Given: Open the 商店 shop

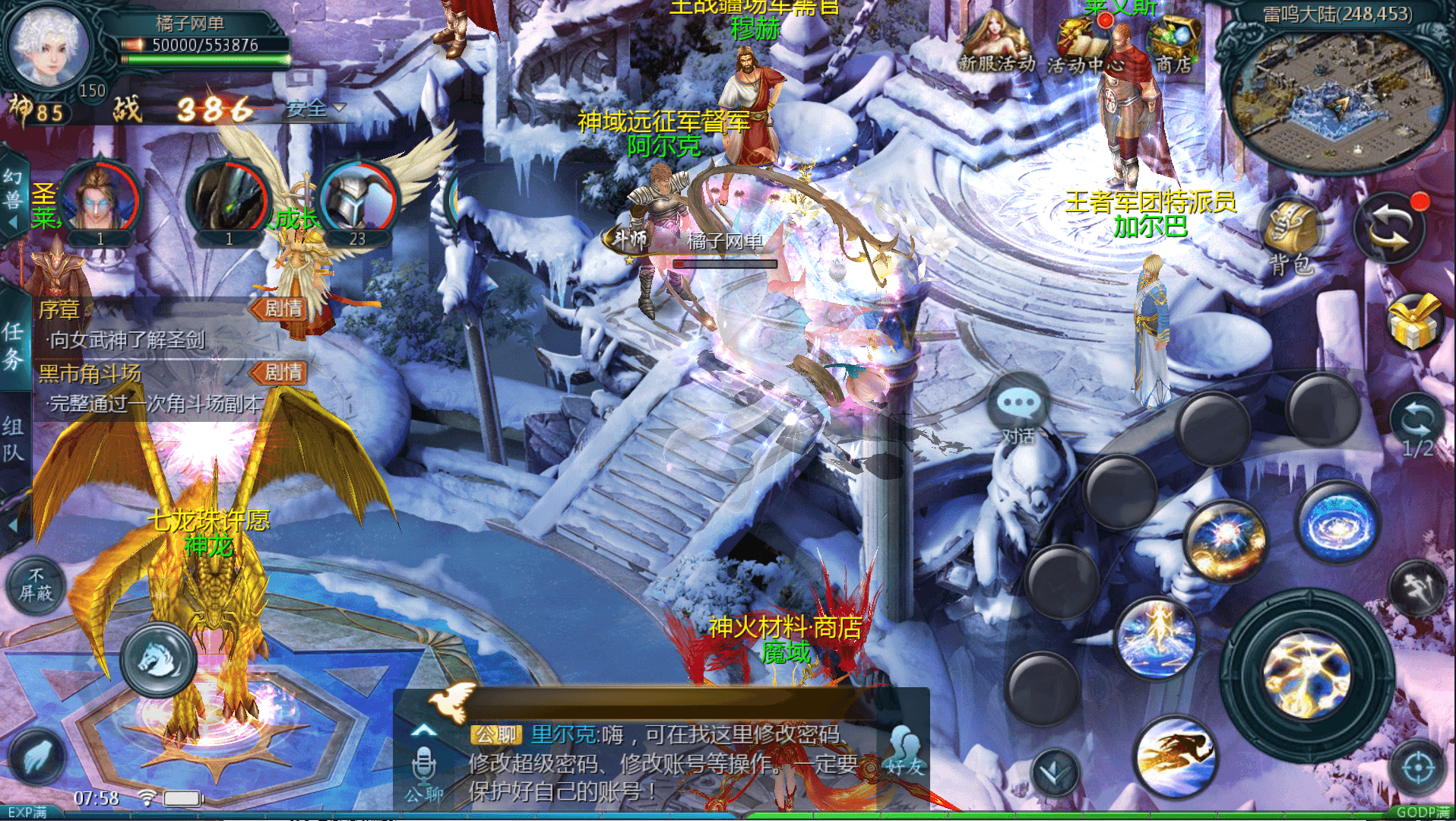Looking at the screenshot, I should pos(1174,44).
